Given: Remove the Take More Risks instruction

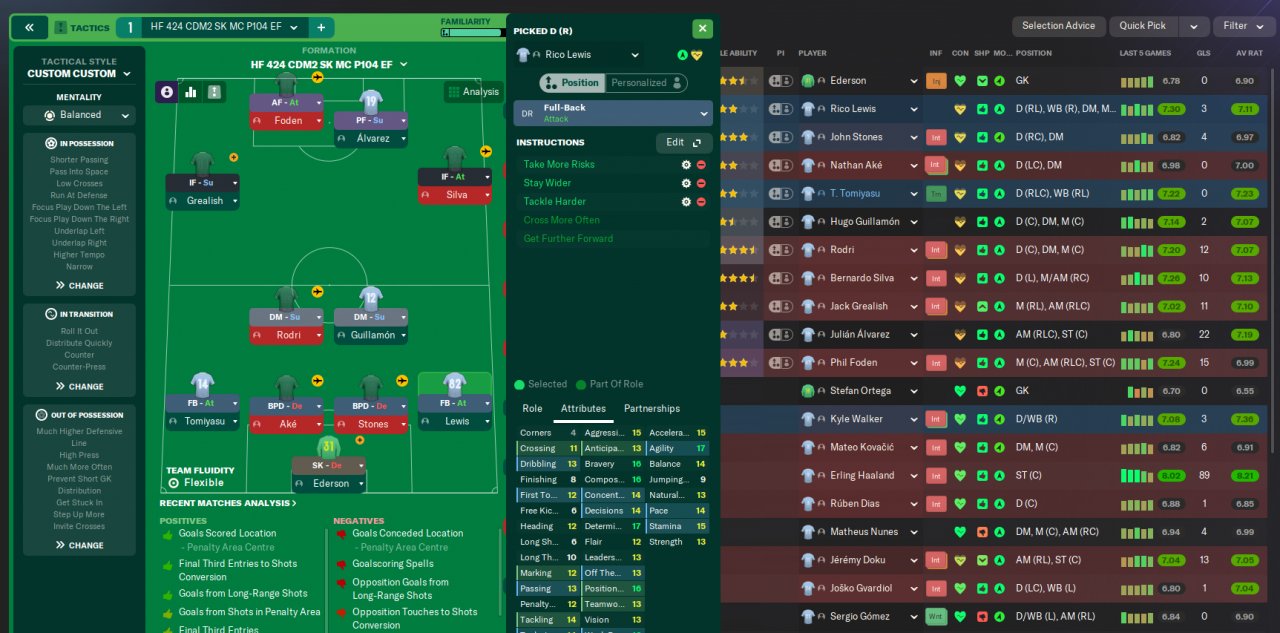Looking at the screenshot, I should pos(701,165).
